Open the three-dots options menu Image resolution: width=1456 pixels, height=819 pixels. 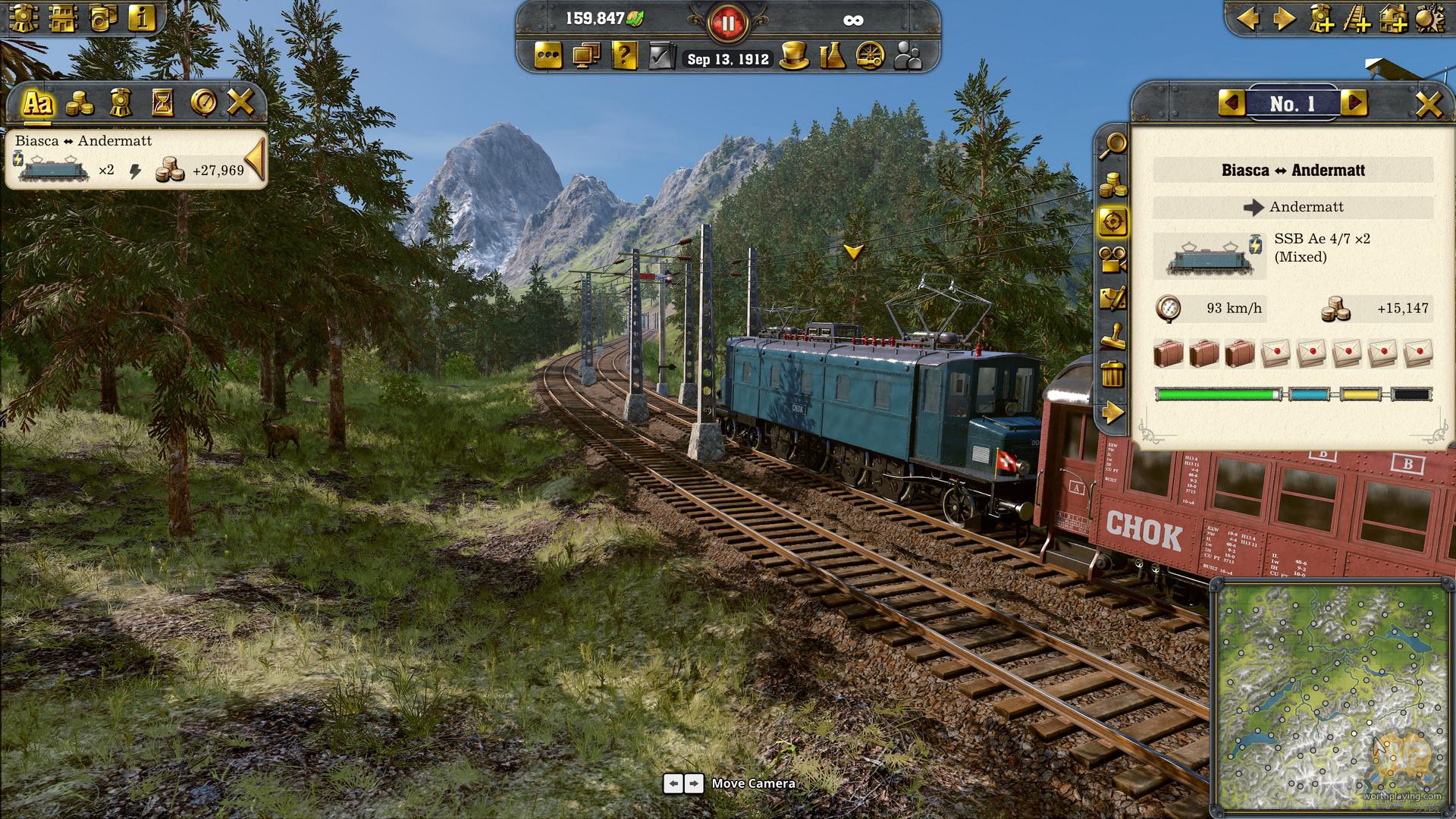pyautogui.click(x=548, y=57)
